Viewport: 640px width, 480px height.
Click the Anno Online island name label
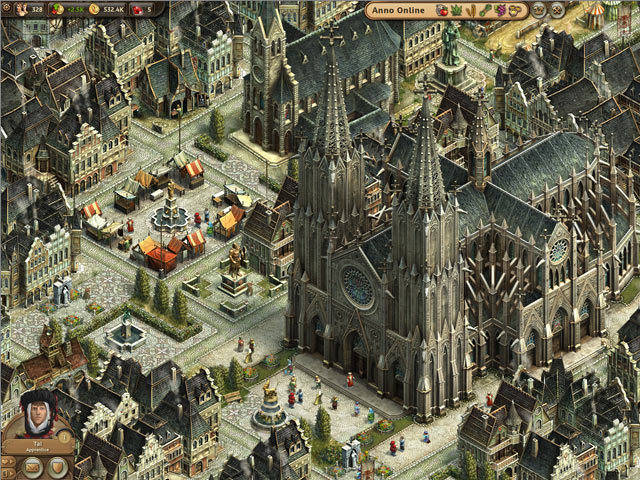coord(398,10)
